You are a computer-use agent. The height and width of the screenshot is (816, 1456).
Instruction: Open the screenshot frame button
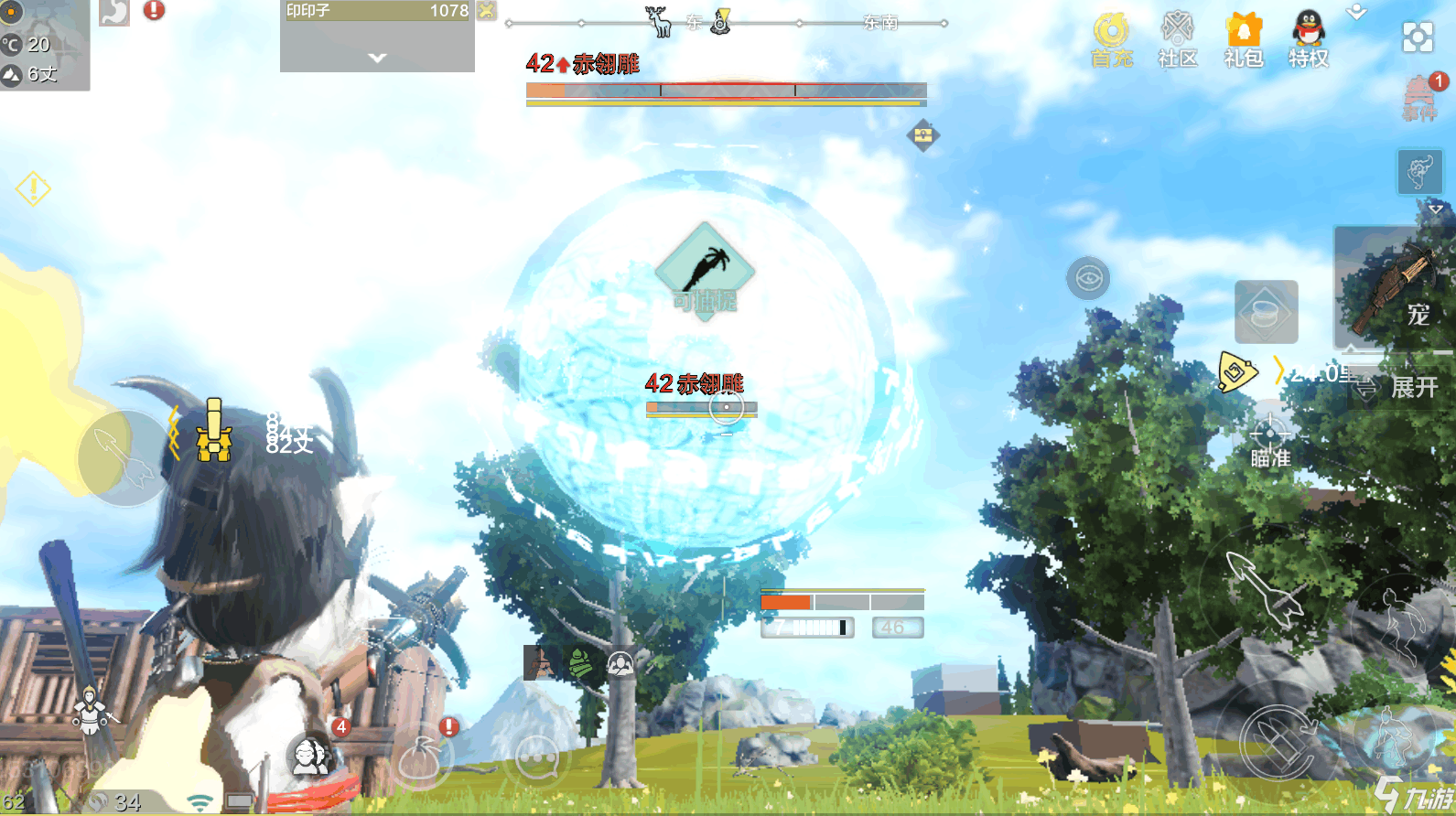click(x=1418, y=37)
